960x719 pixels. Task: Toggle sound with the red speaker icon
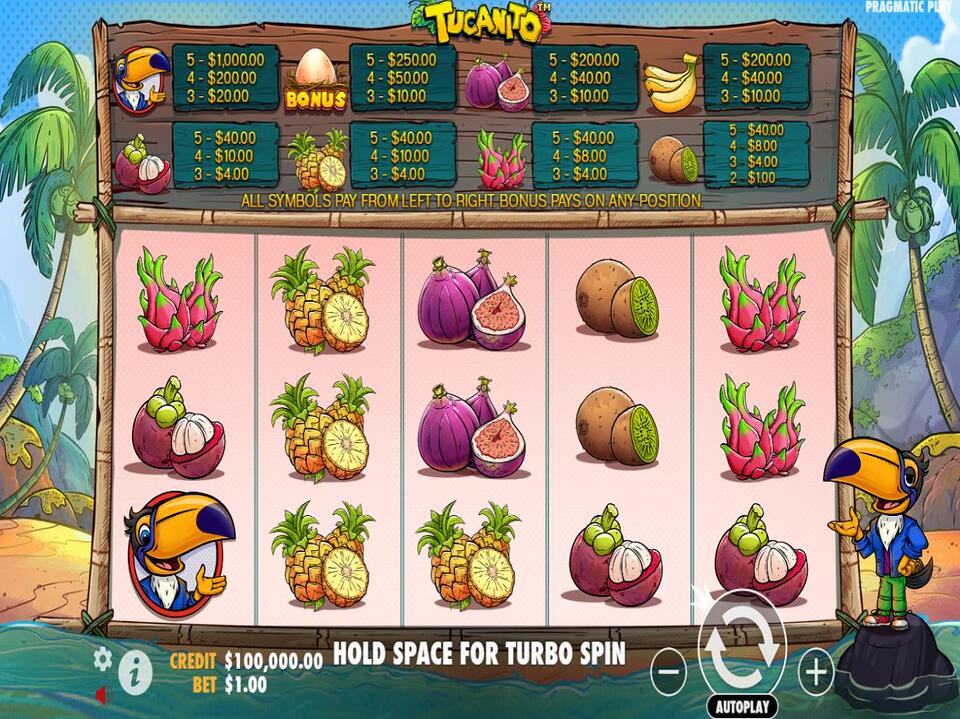102,693
